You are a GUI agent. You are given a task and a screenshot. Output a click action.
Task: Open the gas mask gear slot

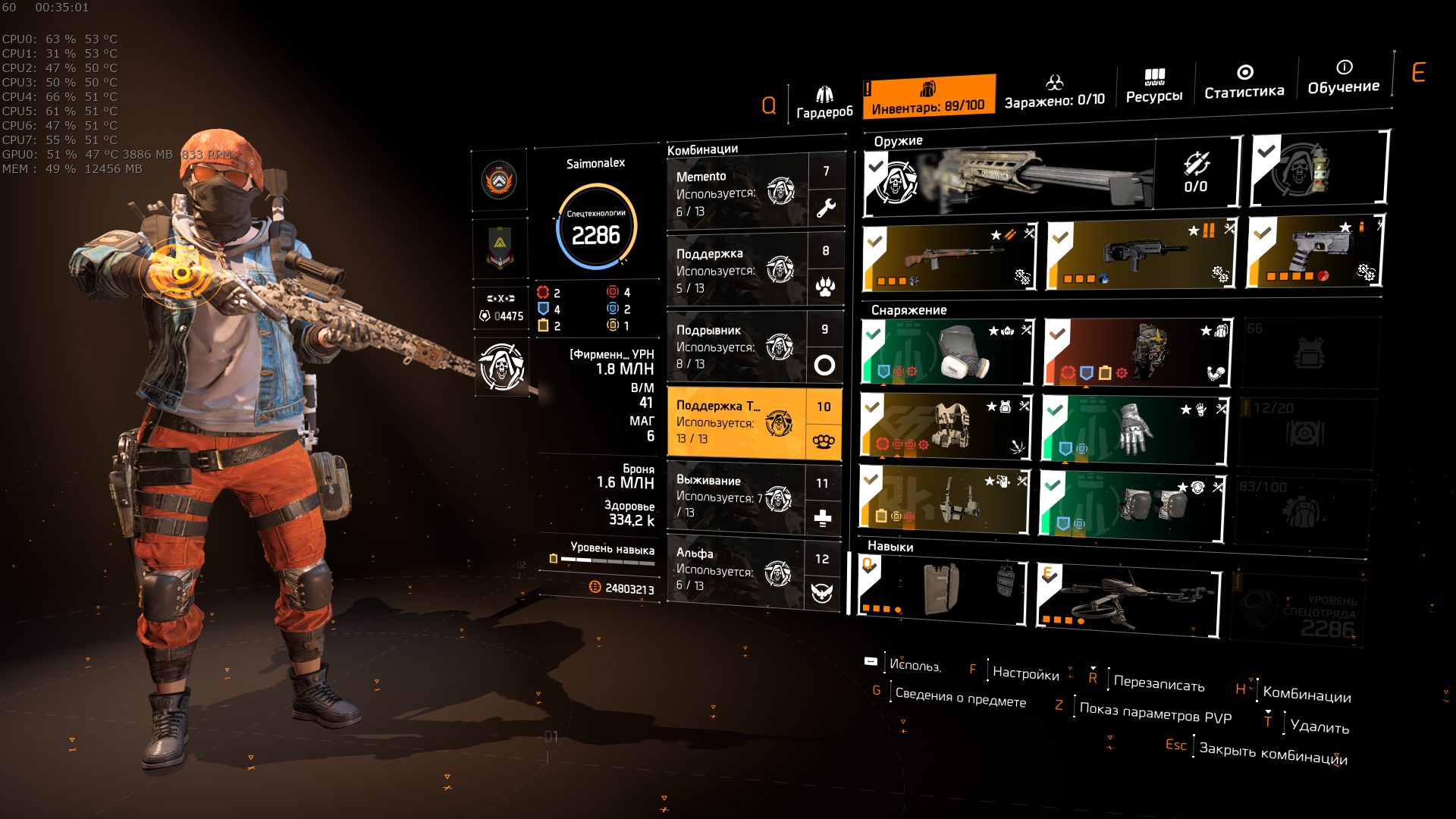[947, 352]
